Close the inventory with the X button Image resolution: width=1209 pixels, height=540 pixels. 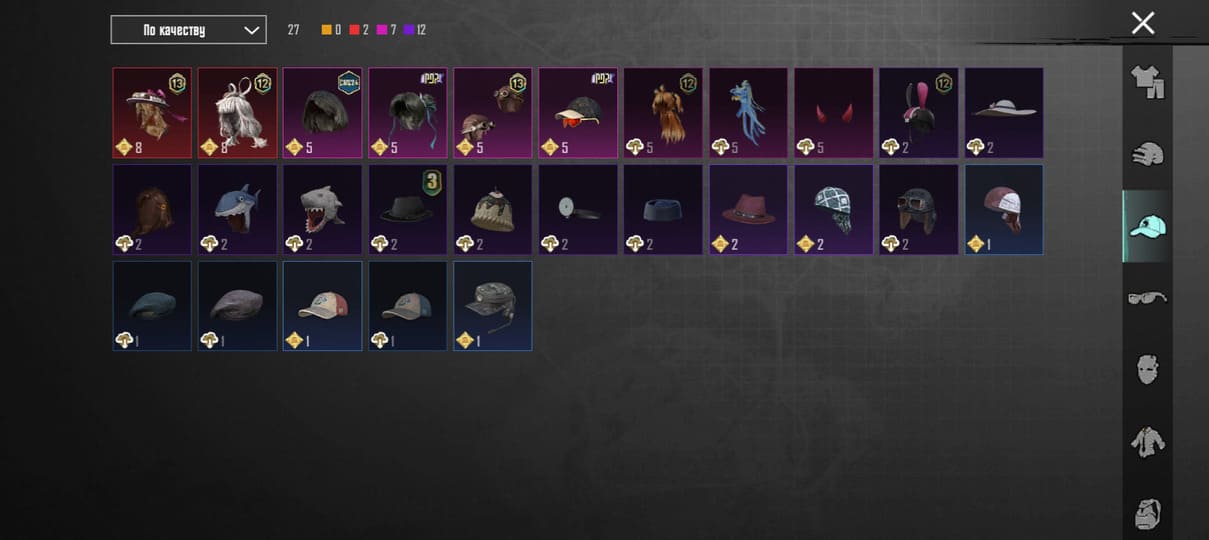pos(1142,23)
